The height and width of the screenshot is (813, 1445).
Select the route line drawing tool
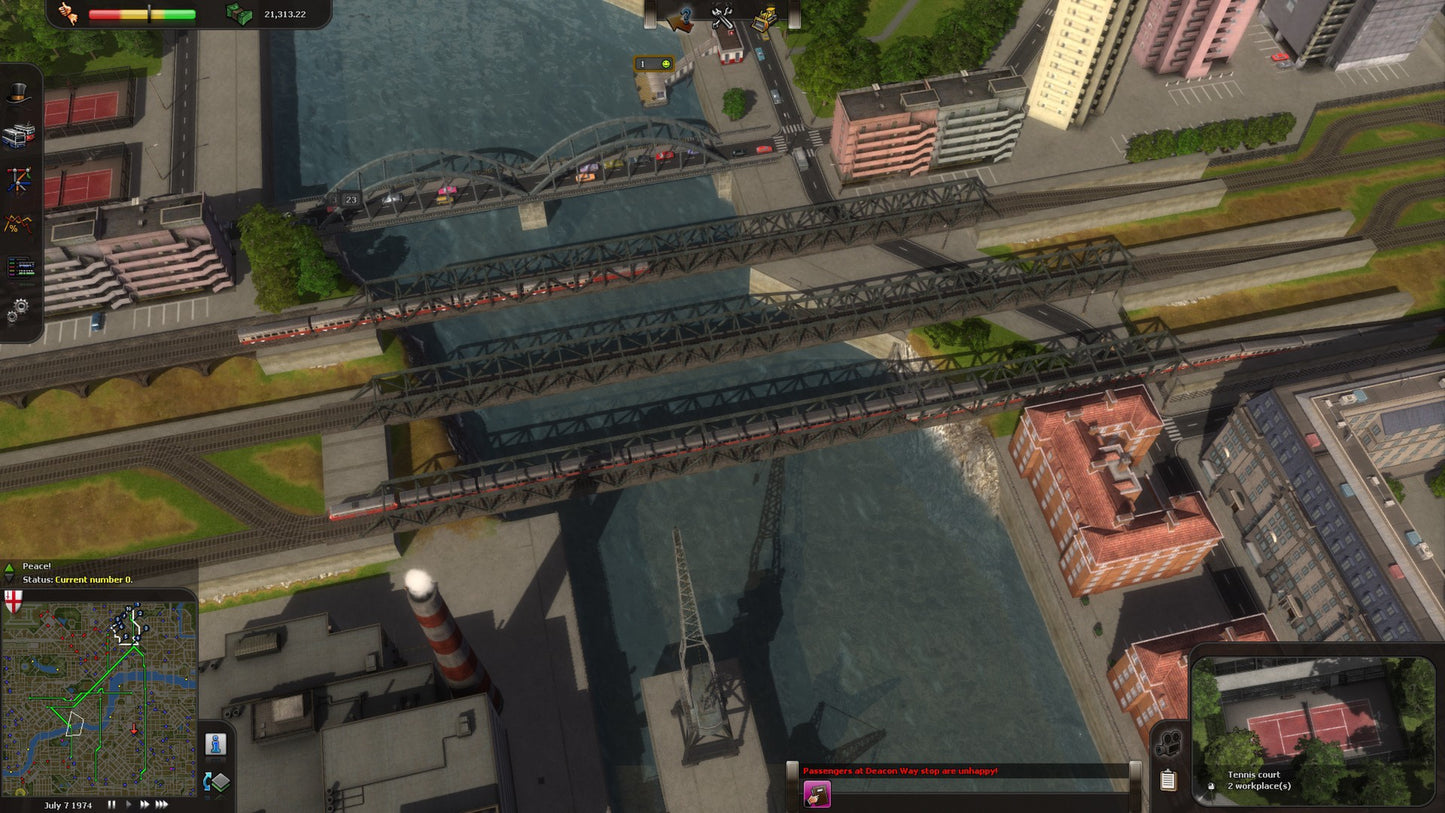coord(21,179)
